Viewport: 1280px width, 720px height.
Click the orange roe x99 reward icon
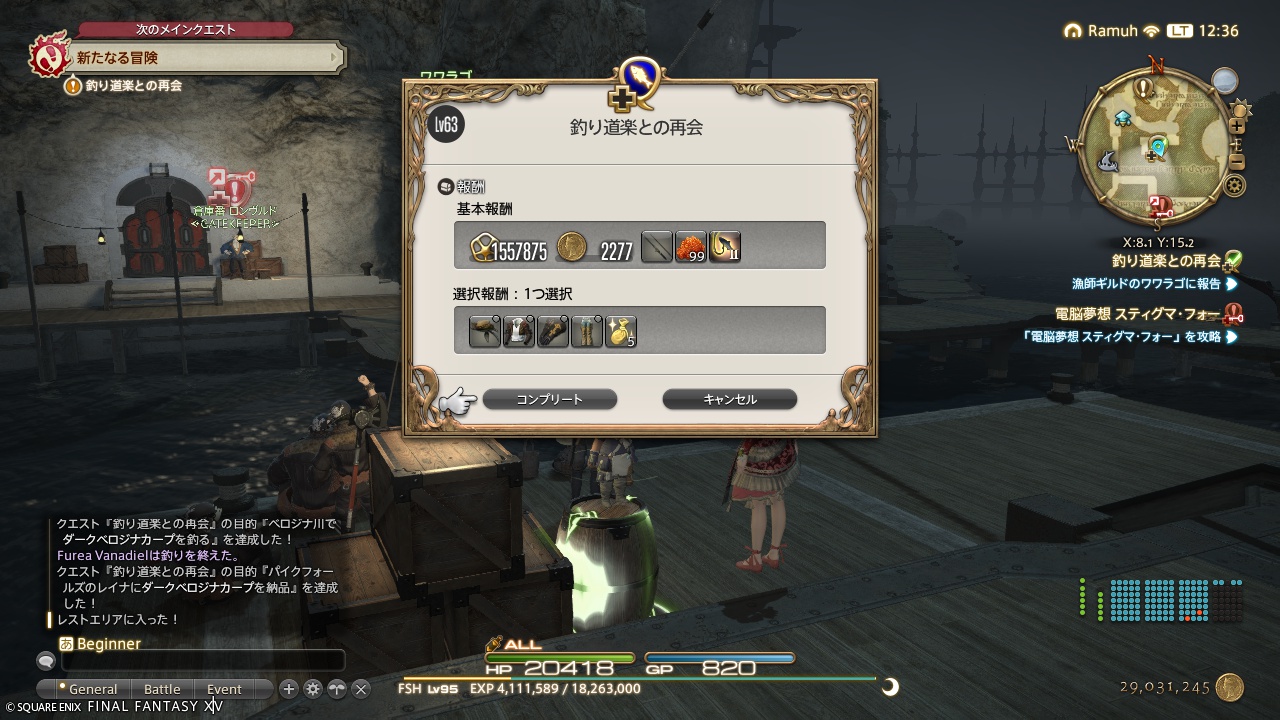point(691,247)
